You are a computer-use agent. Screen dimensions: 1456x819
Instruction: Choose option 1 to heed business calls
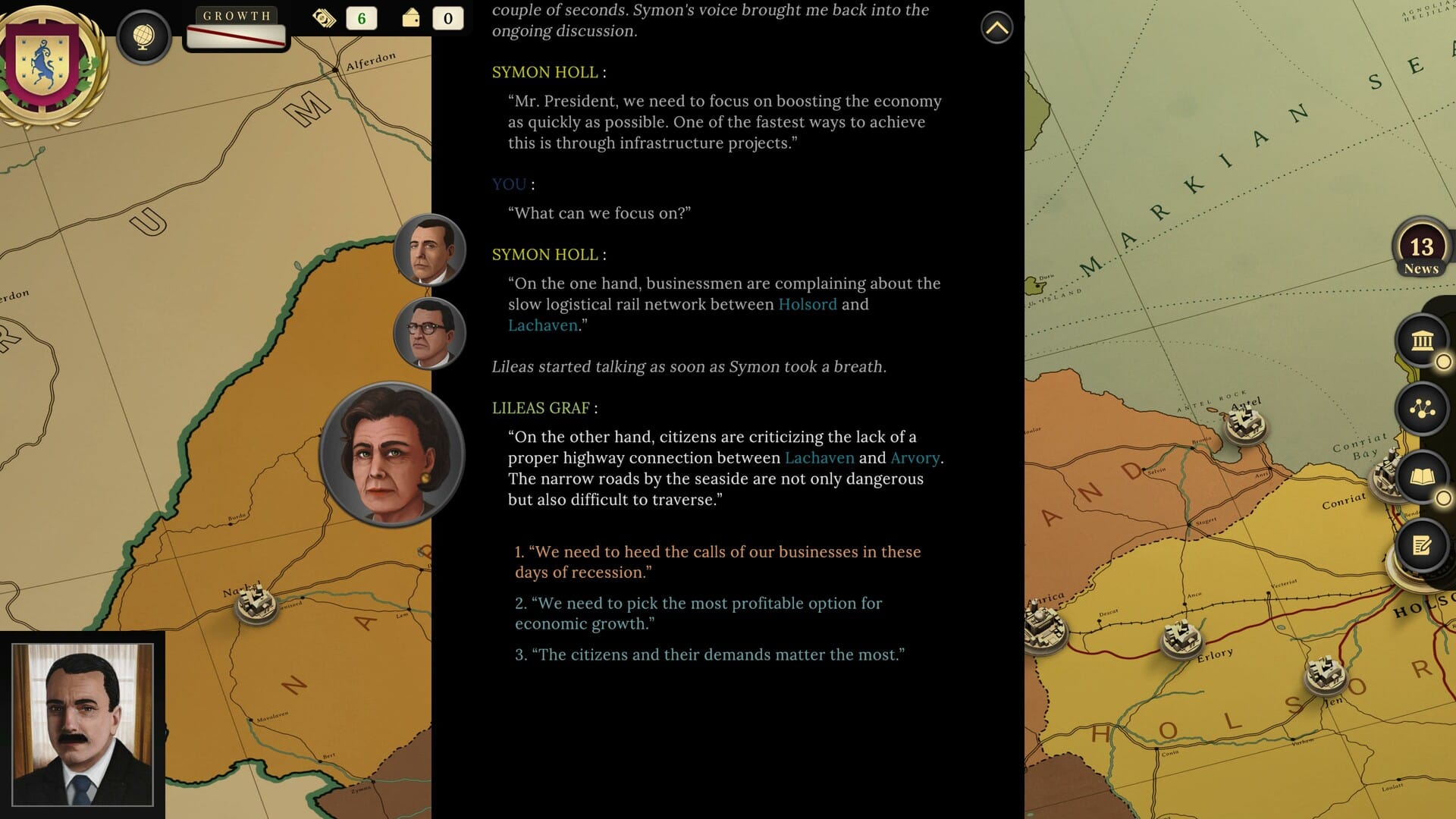pos(717,562)
